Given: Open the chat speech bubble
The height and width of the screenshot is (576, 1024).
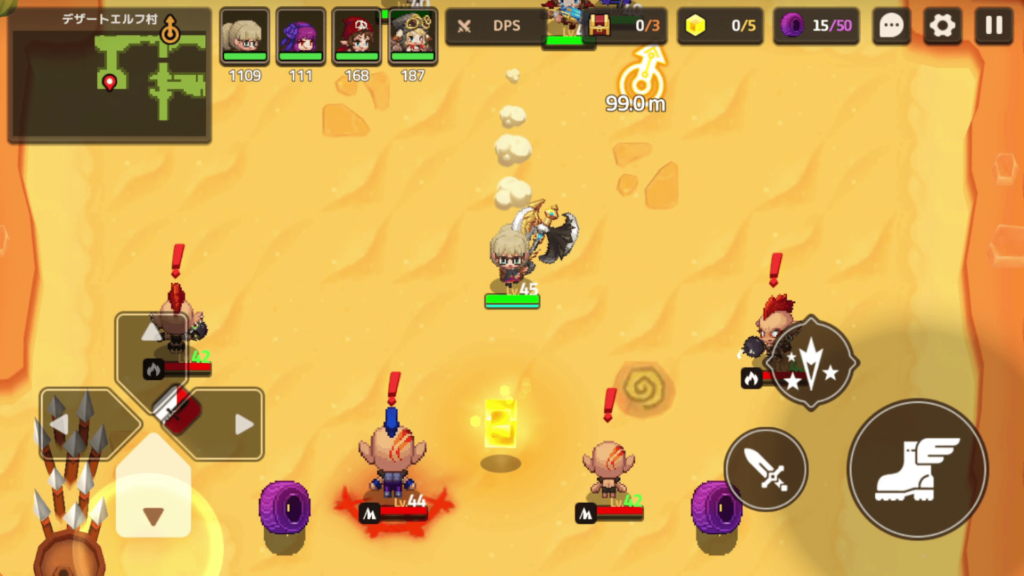Looking at the screenshot, I should click(891, 26).
